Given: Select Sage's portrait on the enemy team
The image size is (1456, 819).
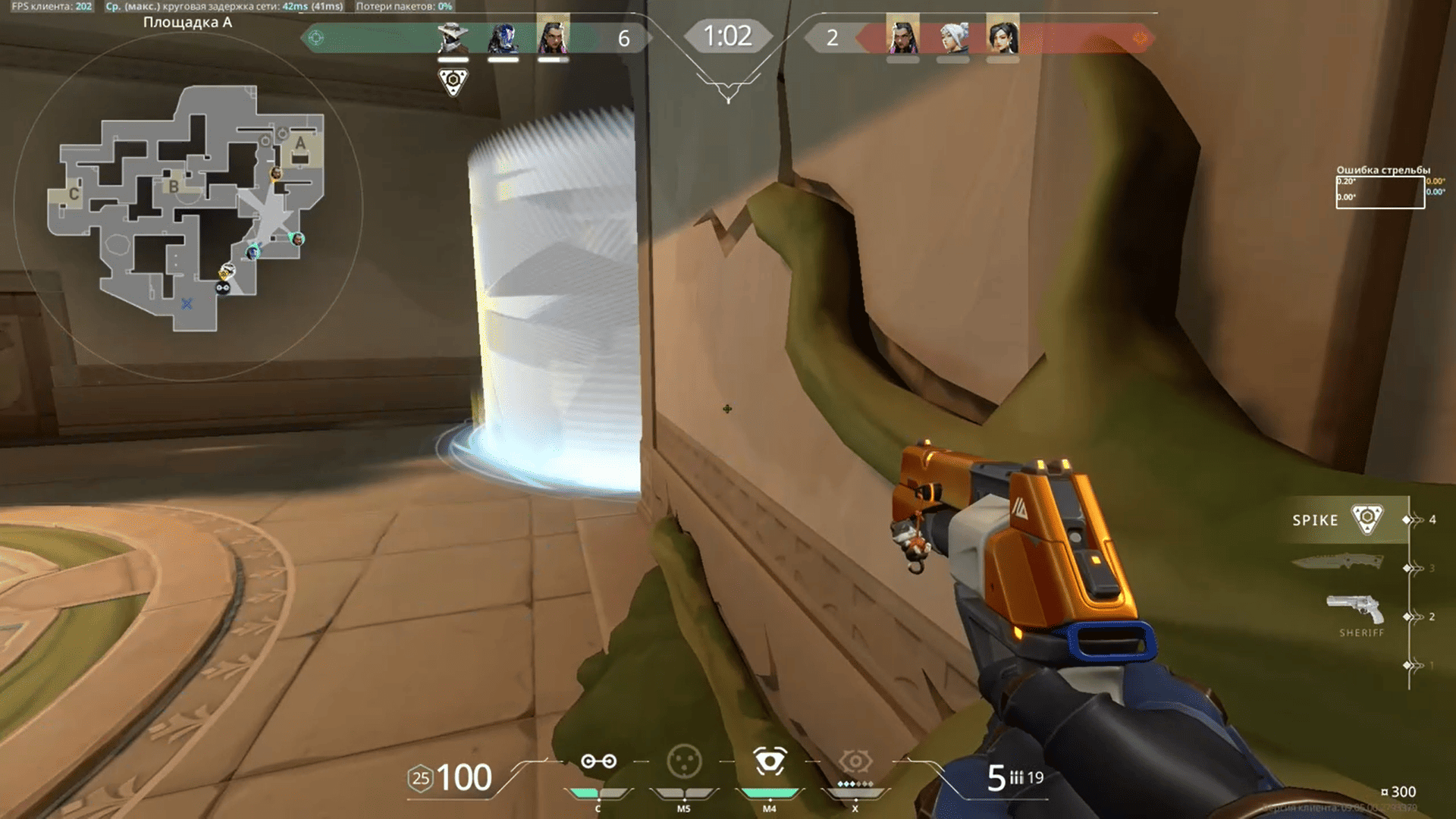Looking at the screenshot, I should pos(1003,36).
